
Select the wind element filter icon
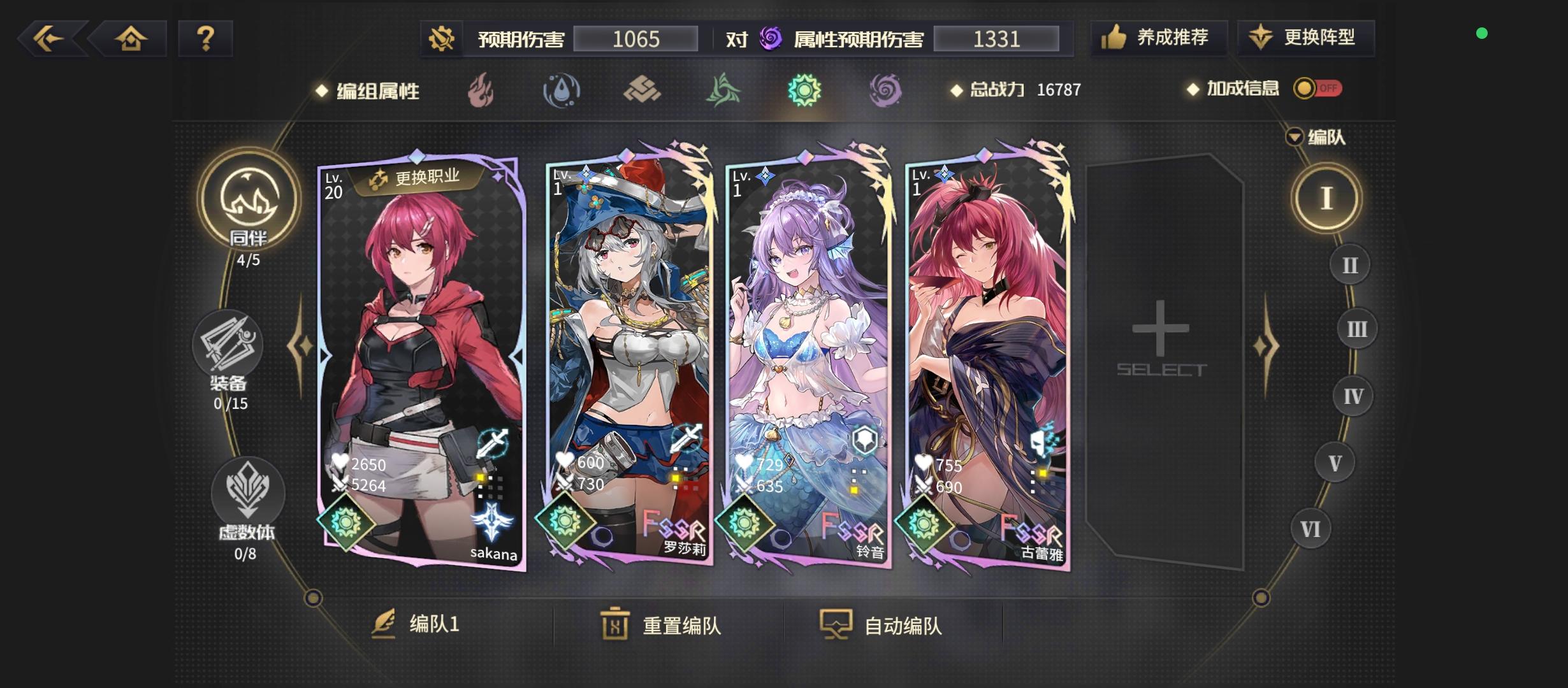(x=724, y=90)
